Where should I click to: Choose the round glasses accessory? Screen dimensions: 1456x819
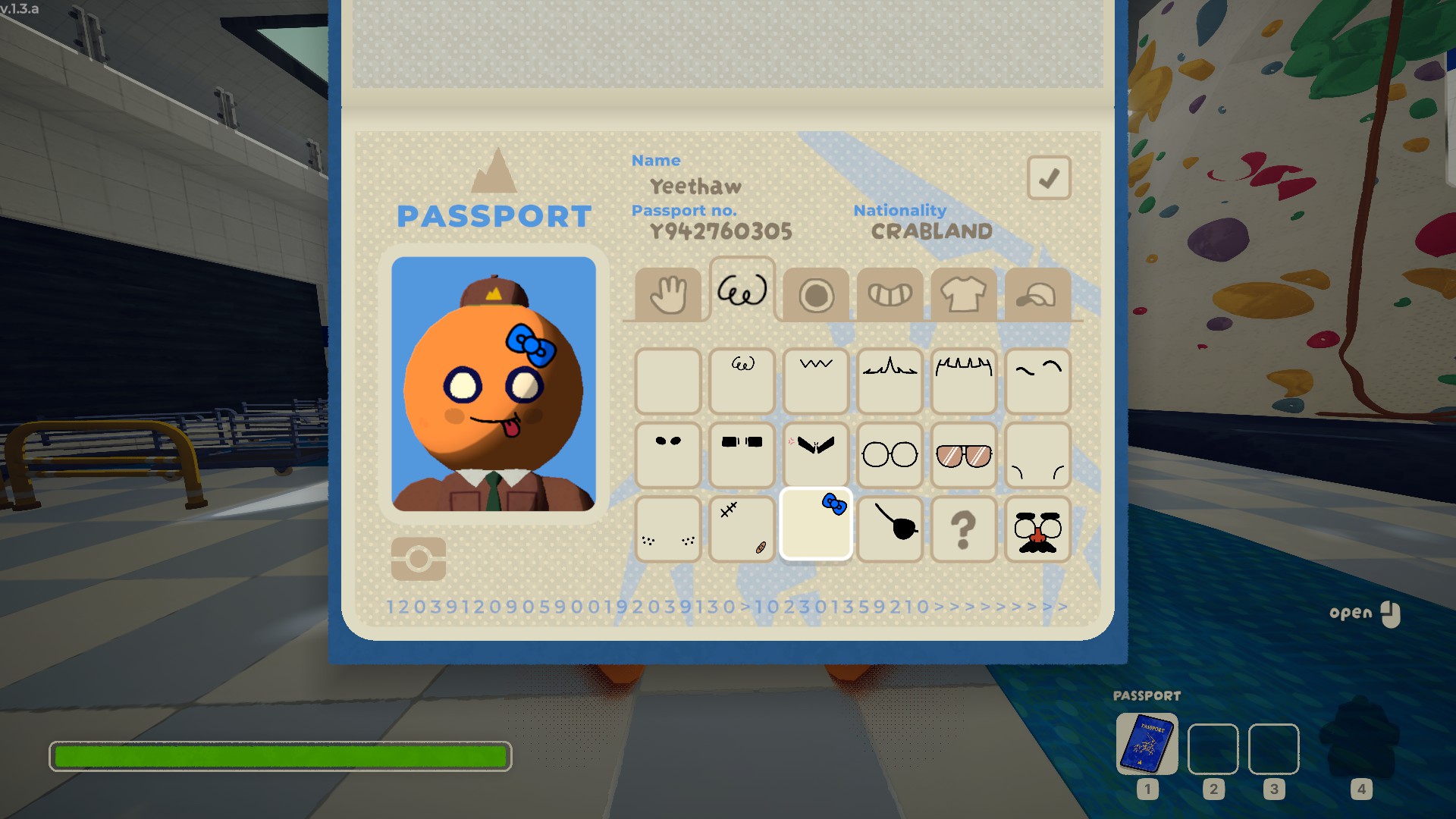coord(890,455)
